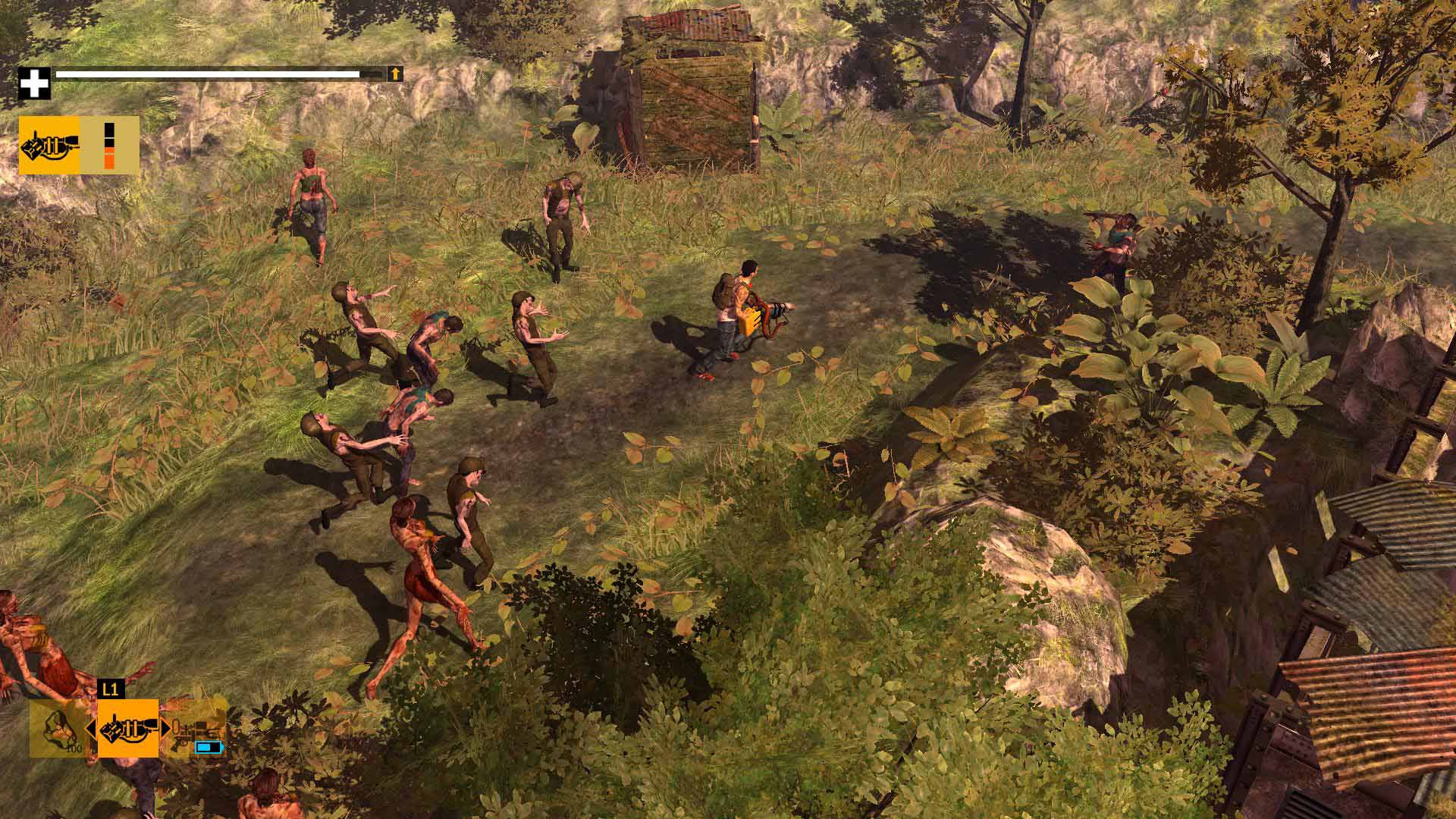
Task: Click the L1 button prompt label
Action: click(111, 688)
